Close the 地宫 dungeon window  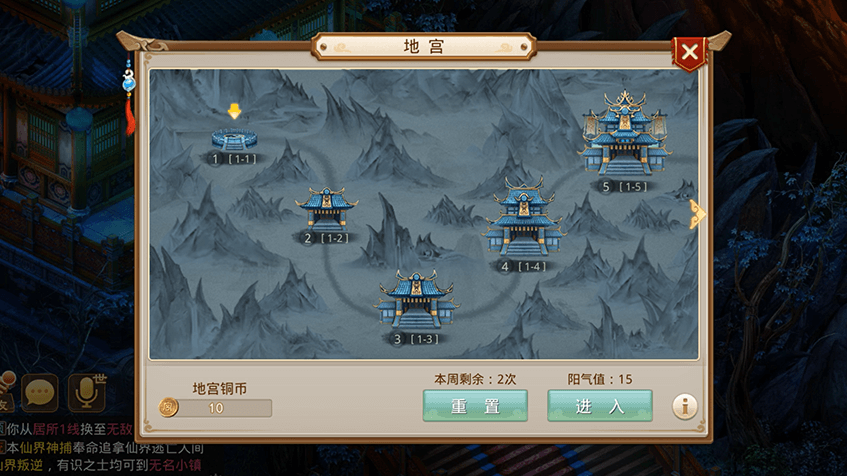(688, 52)
